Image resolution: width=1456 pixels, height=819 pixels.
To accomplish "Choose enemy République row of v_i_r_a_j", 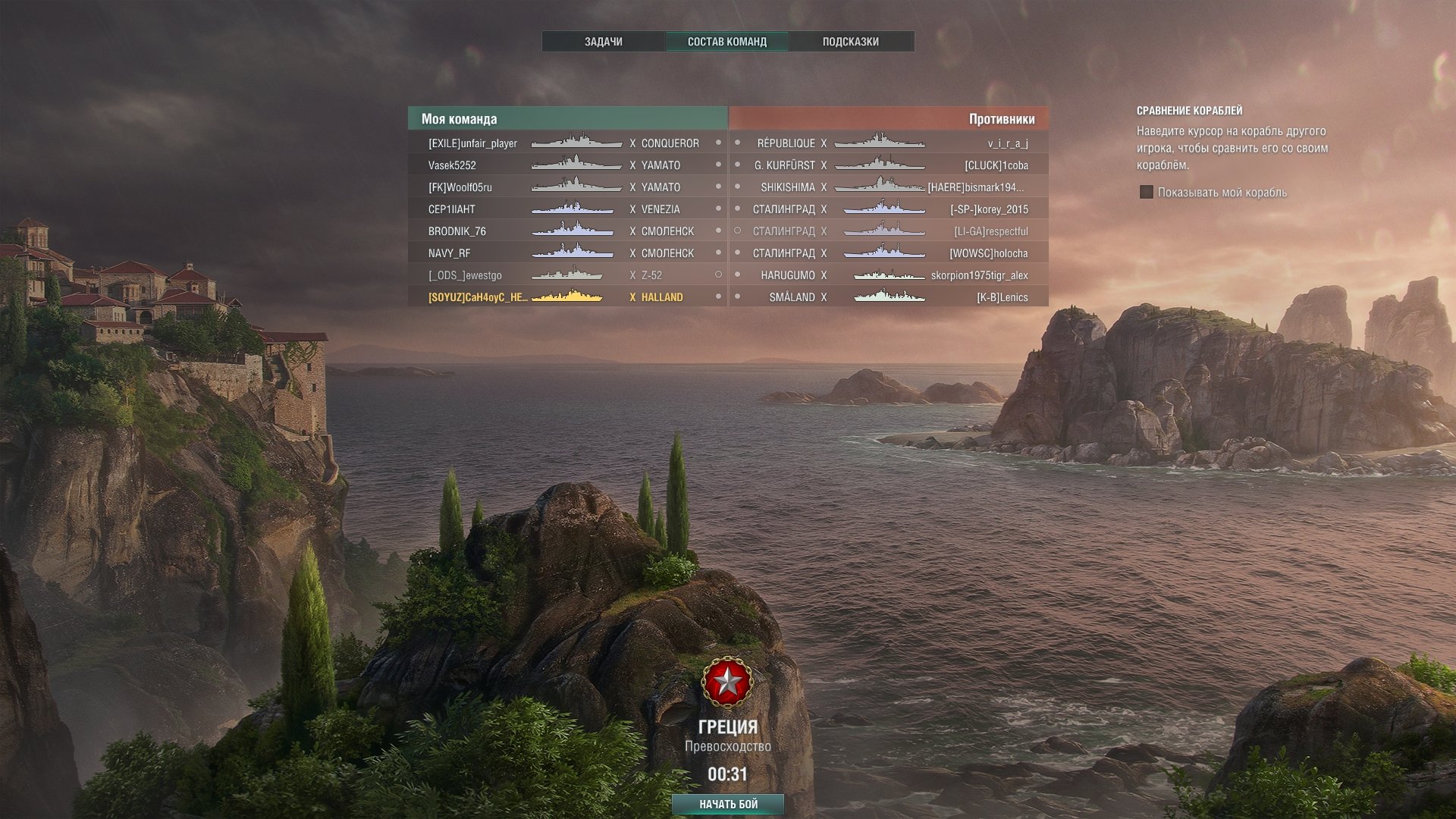I will point(889,143).
